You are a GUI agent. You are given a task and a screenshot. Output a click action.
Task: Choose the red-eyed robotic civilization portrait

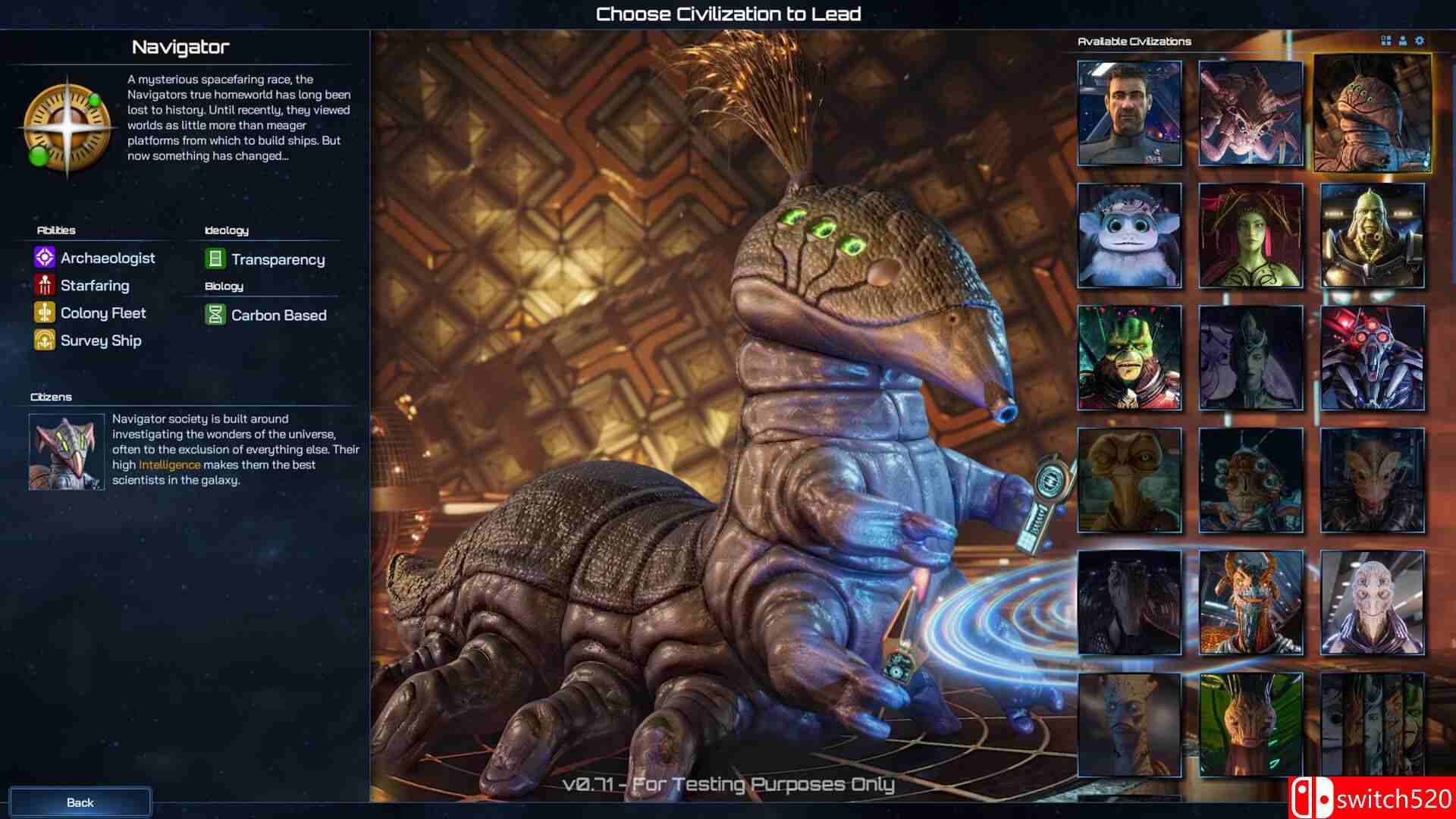pyautogui.click(x=1372, y=358)
